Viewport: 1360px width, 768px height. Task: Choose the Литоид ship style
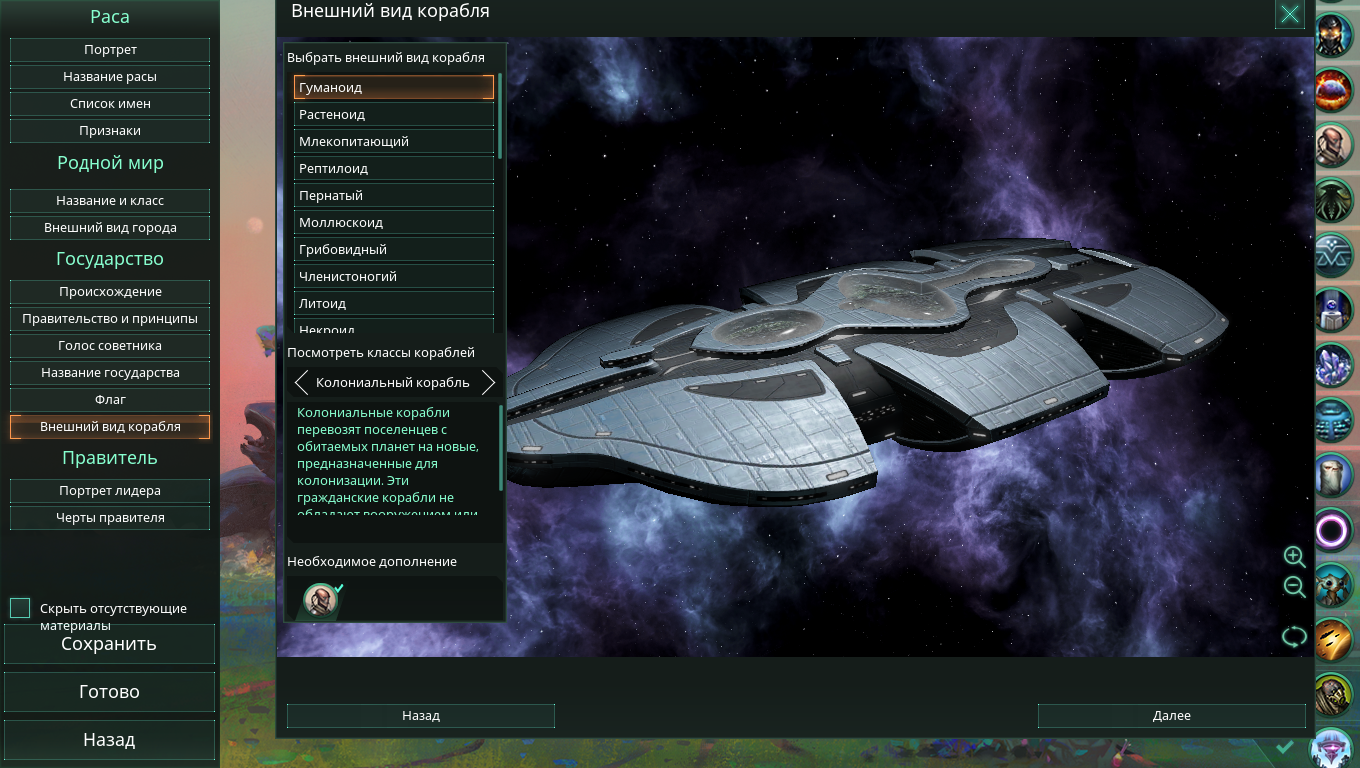[394, 304]
